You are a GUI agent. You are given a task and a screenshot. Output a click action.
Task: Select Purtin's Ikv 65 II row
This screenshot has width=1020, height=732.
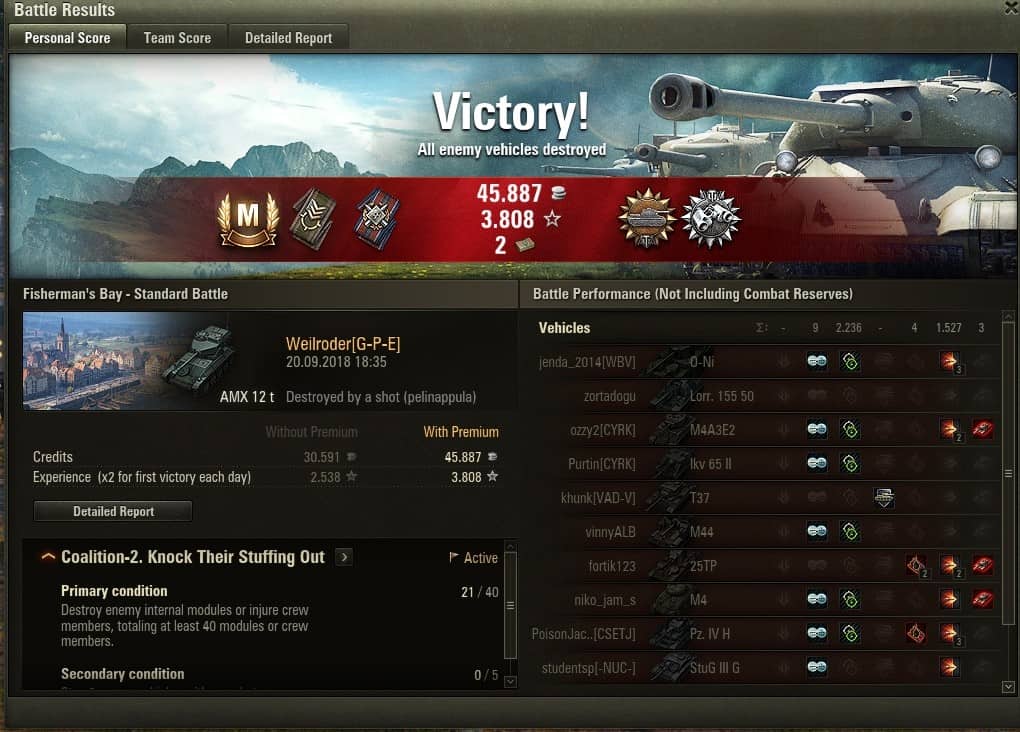[x=760, y=464]
